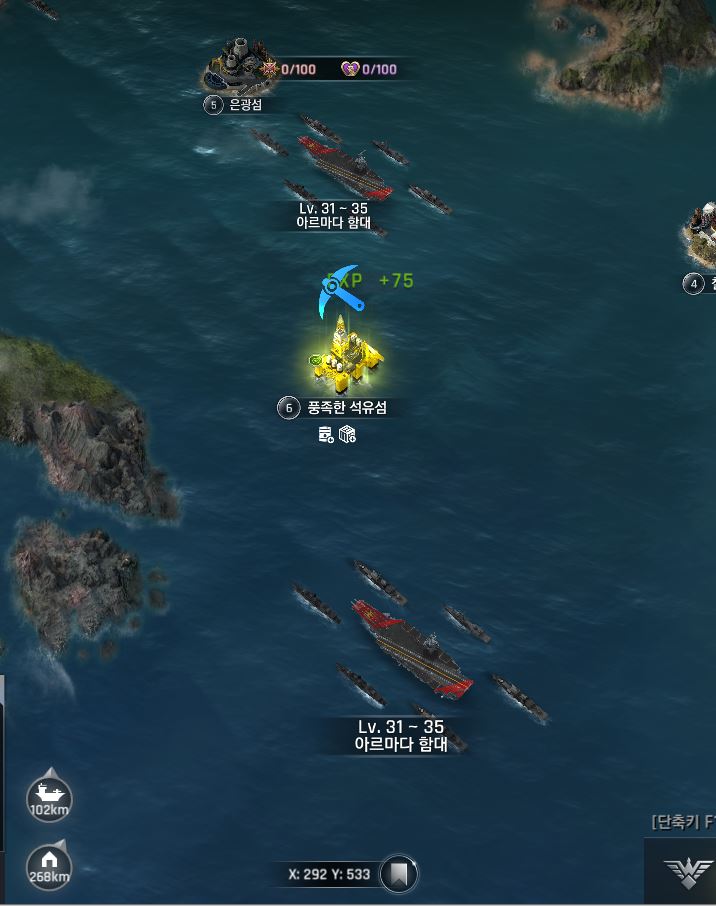The width and height of the screenshot is (716, 906).
Task: Select the level 5 은광섬 island
Action: (235, 65)
